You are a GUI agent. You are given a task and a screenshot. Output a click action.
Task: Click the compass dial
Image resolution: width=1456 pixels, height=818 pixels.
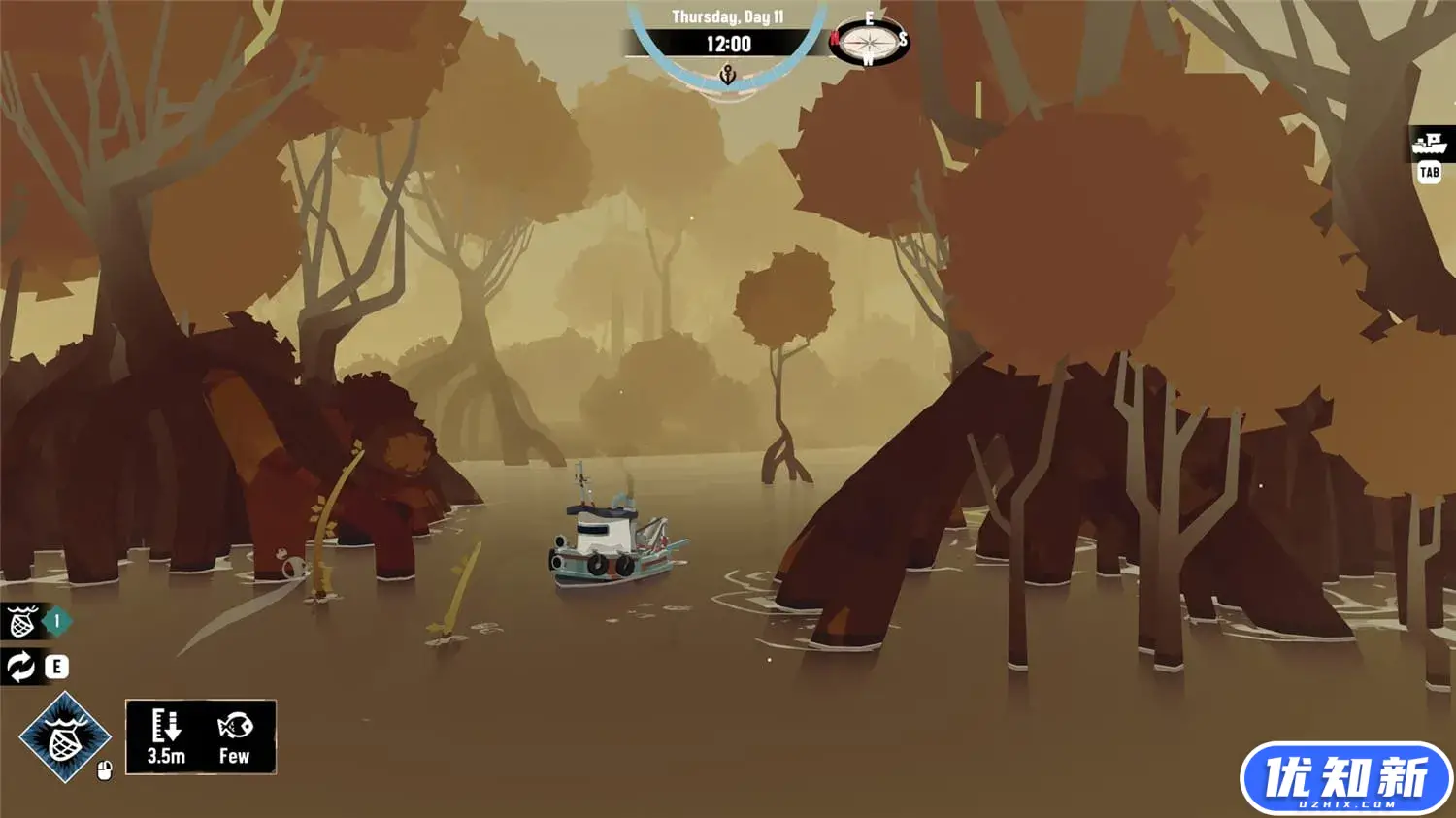pyautogui.click(x=869, y=42)
